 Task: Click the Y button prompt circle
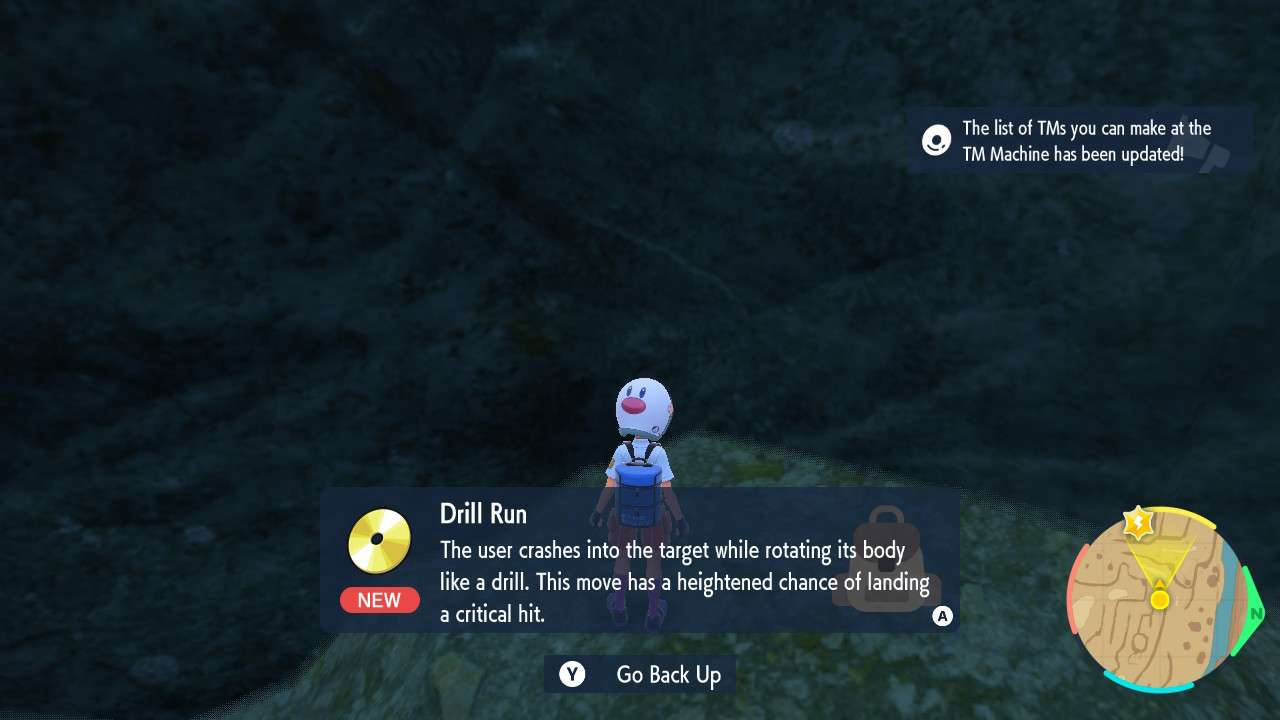click(571, 674)
